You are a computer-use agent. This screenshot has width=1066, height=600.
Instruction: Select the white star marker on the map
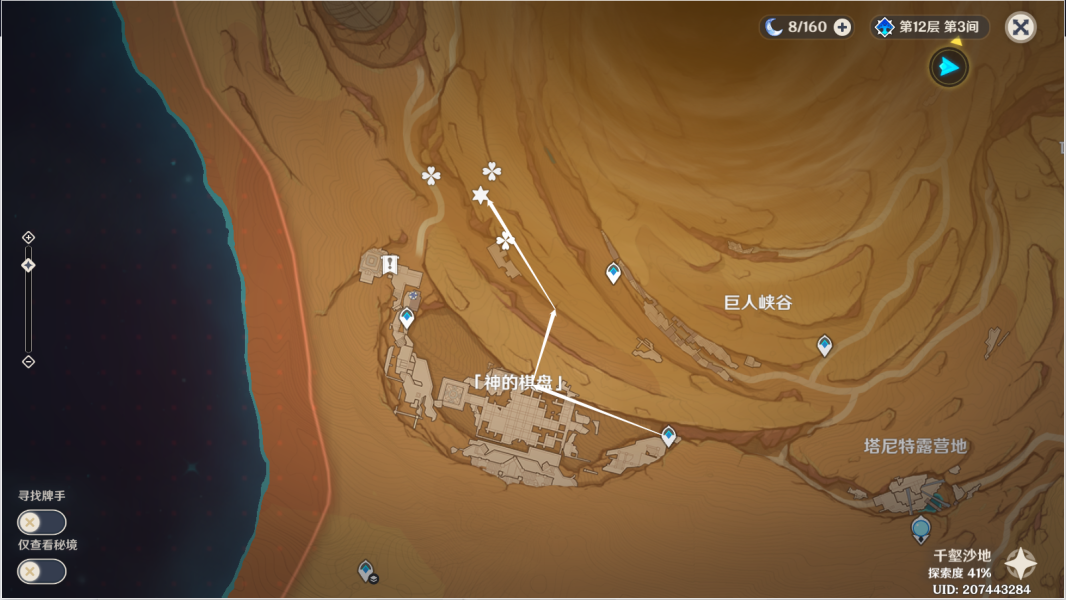pyautogui.click(x=481, y=195)
